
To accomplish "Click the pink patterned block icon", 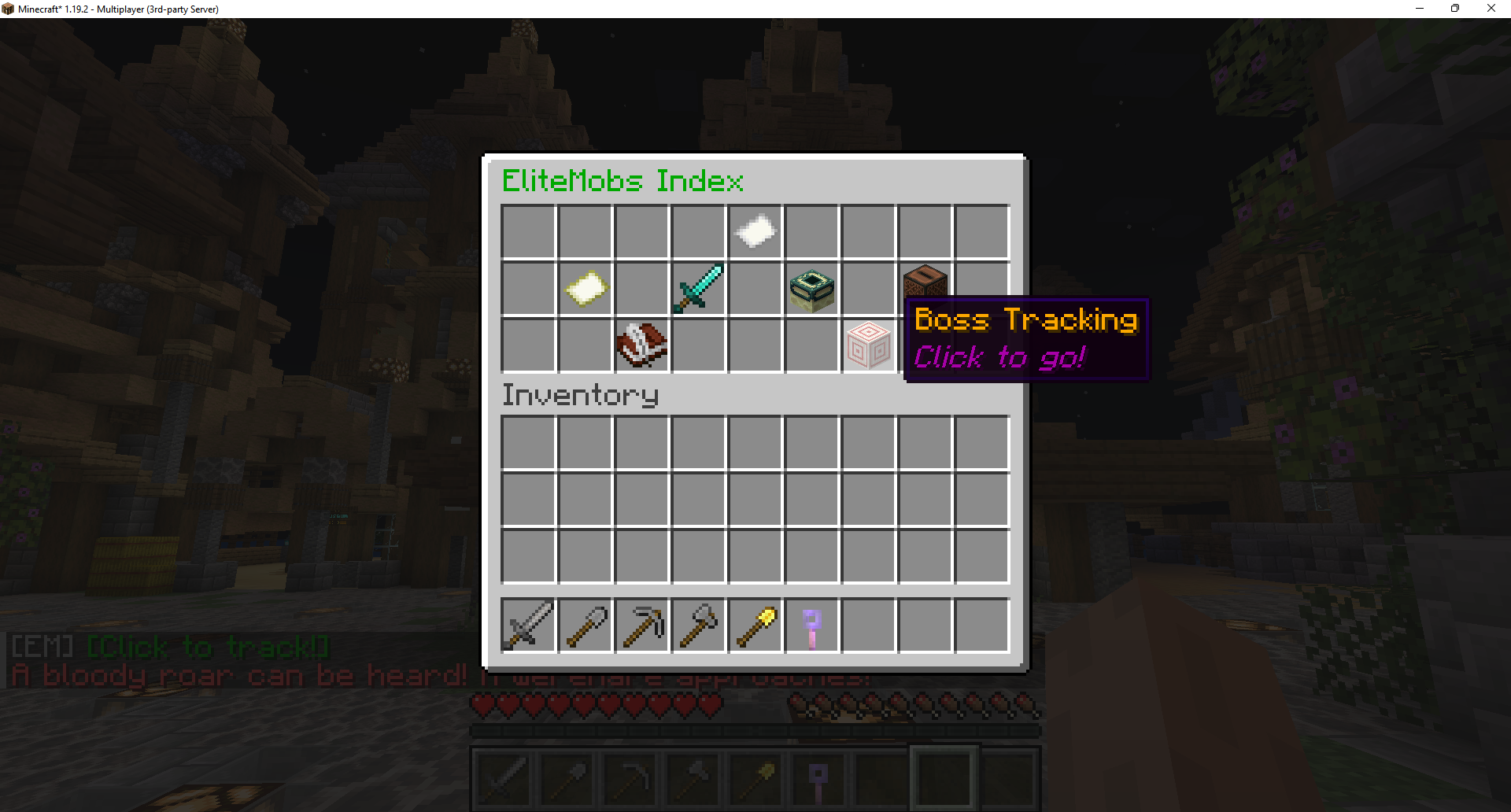I will [868, 345].
